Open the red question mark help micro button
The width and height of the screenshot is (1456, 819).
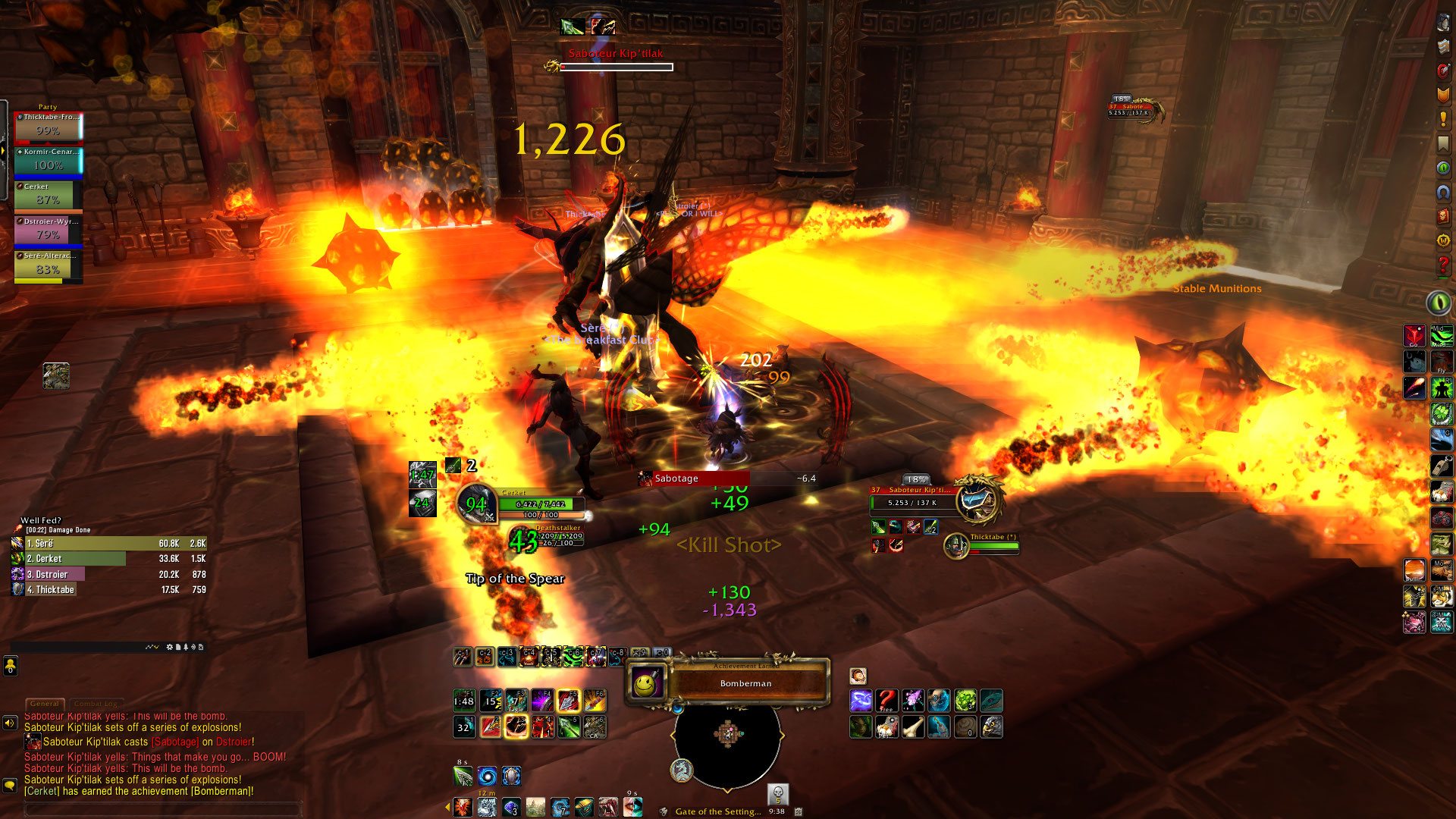tap(1443, 265)
